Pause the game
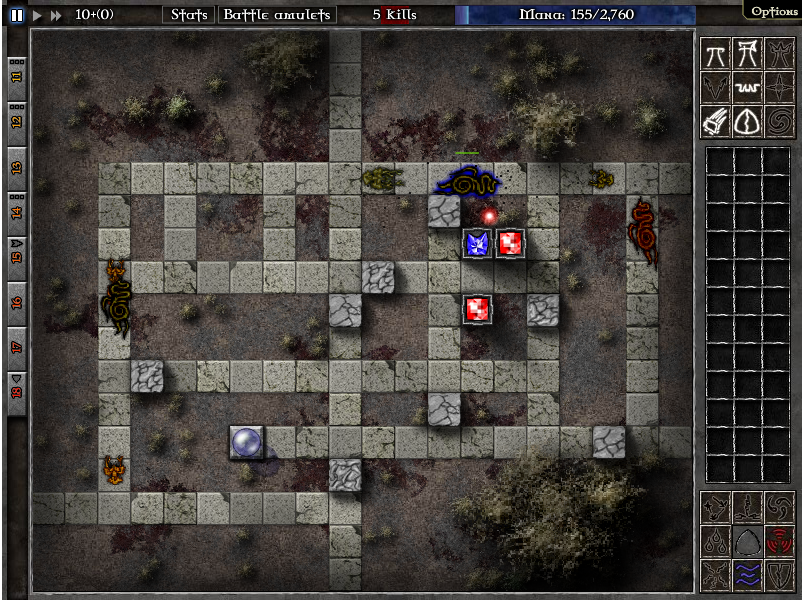Viewport: 802px width, 600px height. 17,15
